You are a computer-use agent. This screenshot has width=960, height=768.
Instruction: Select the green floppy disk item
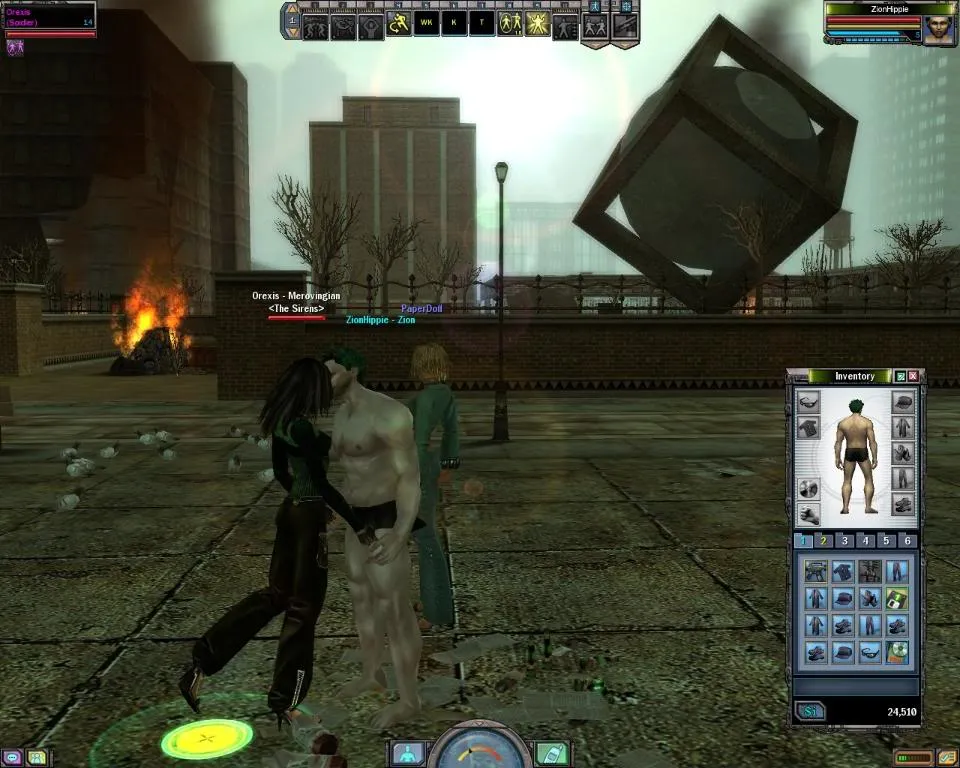coord(898,599)
